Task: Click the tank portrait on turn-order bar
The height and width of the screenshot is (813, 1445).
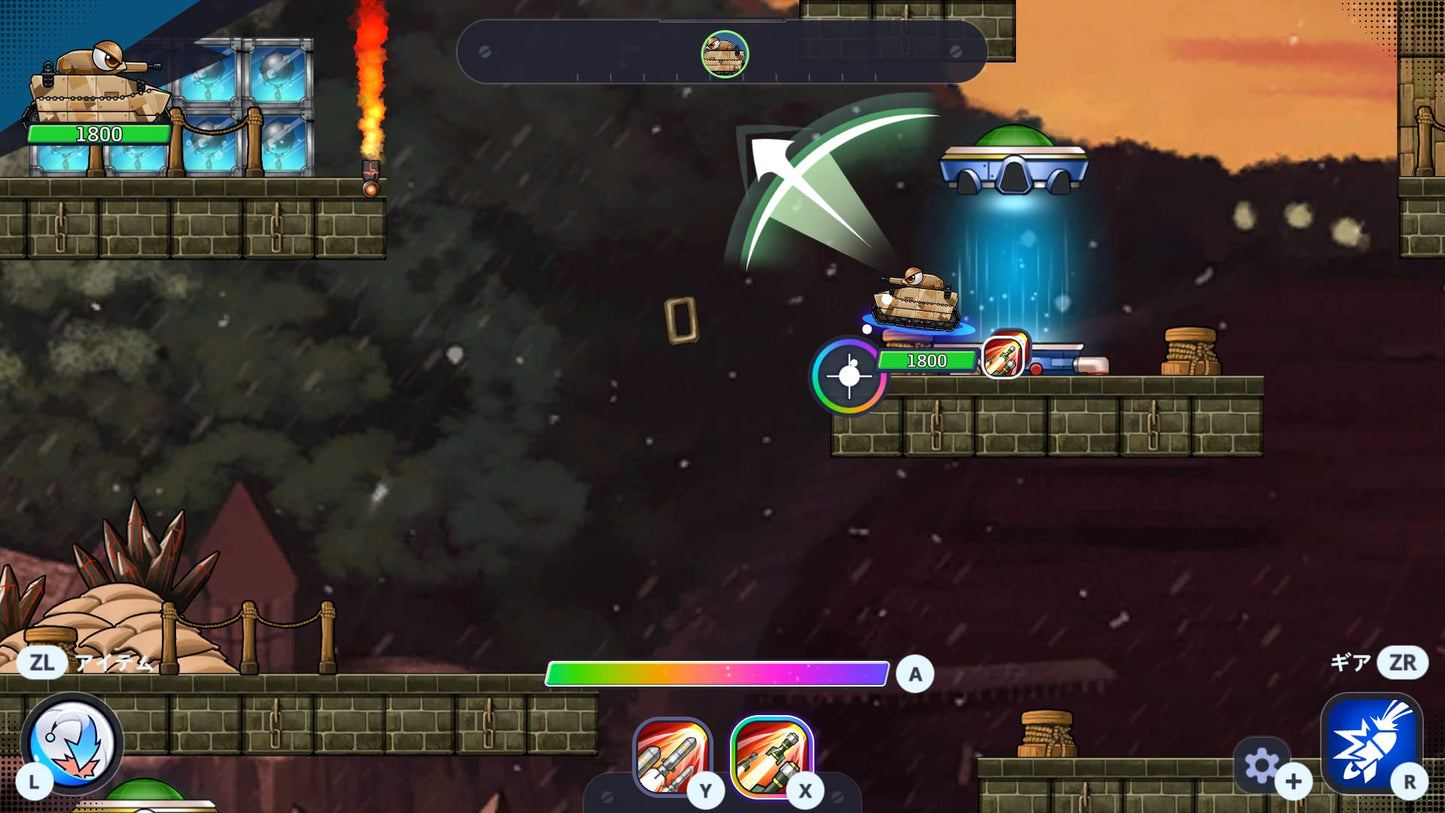Action: [724, 54]
